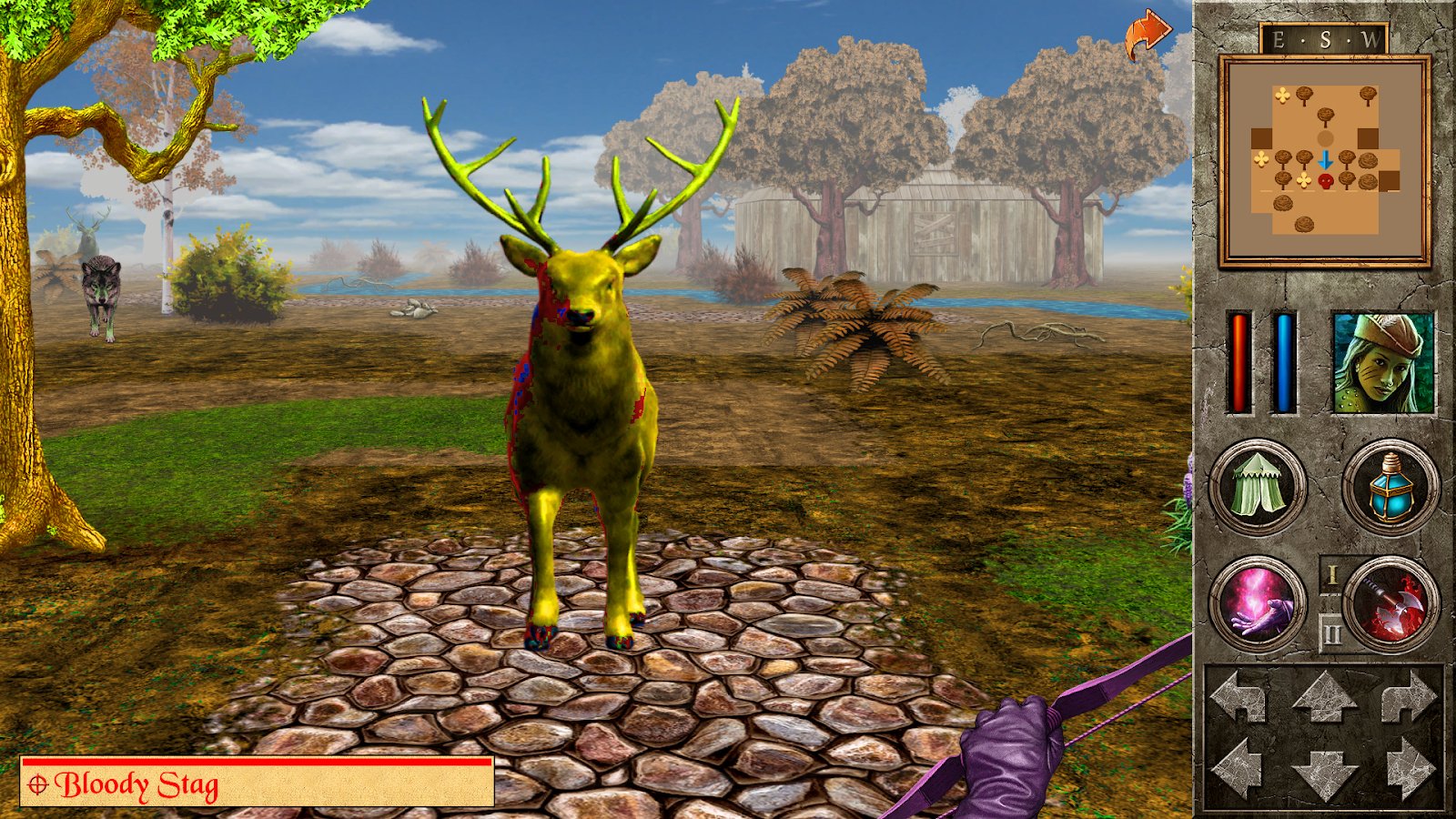The width and height of the screenshot is (1456, 819).
Task: Cast the pink magic hand spell
Action: point(1258,604)
